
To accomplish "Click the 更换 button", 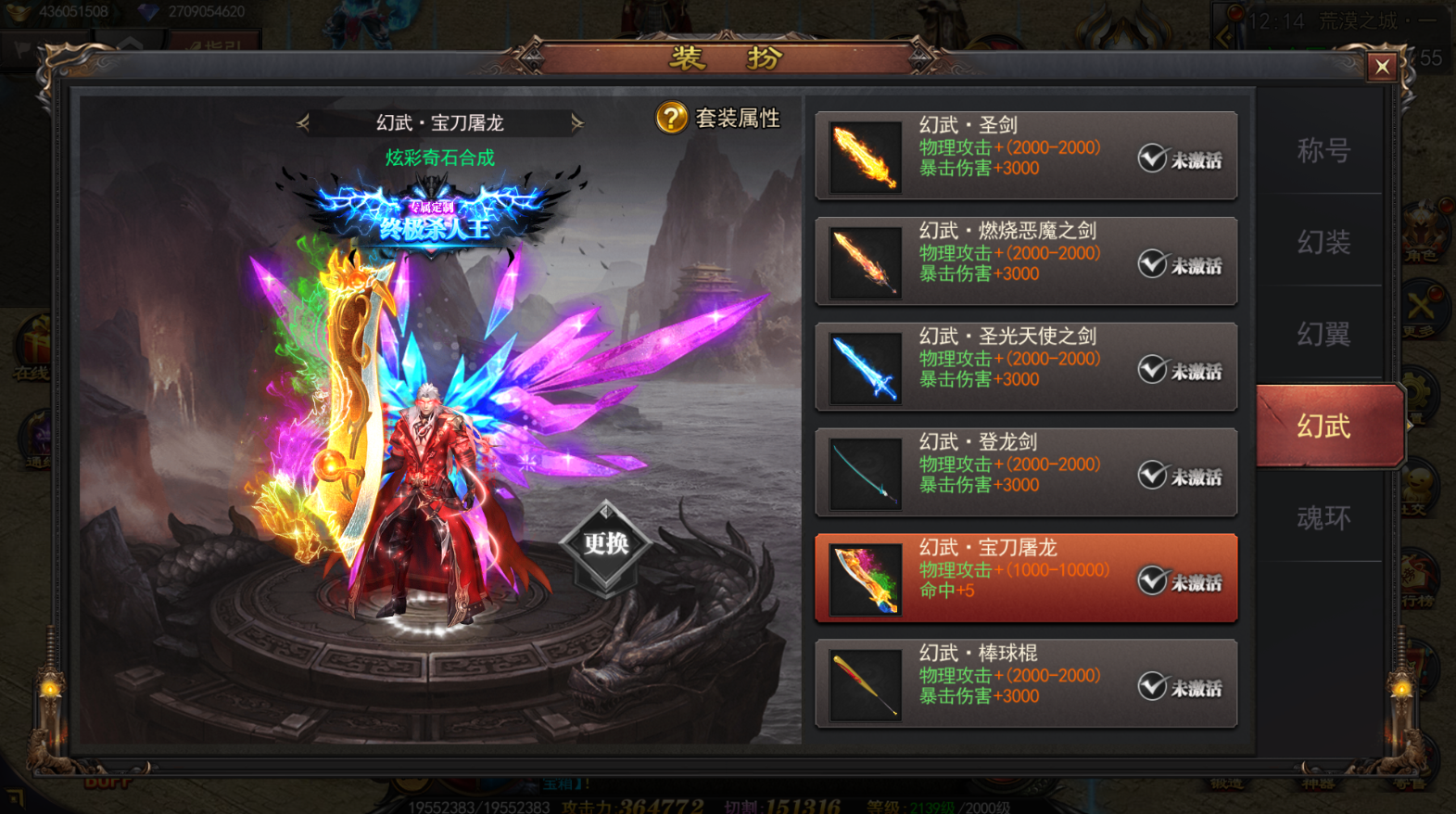I will tap(606, 544).
